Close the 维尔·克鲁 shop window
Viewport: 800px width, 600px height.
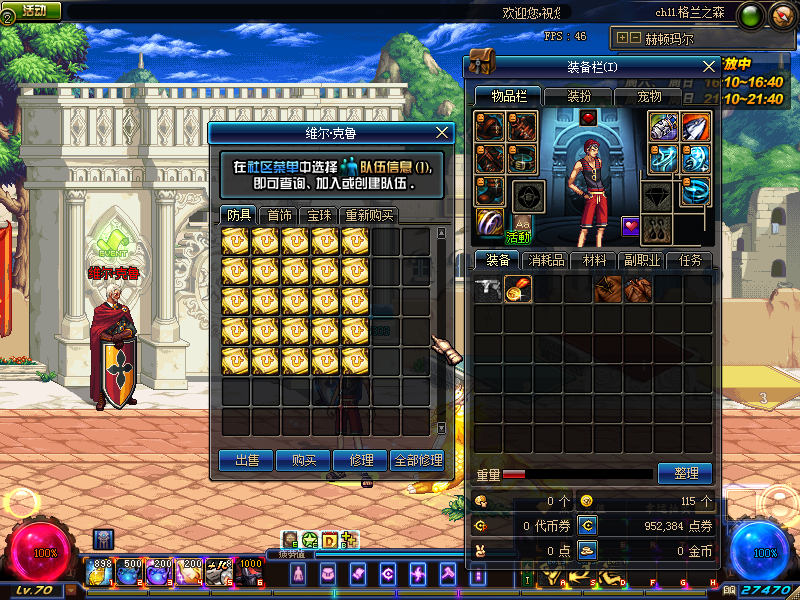click(443, 132)
